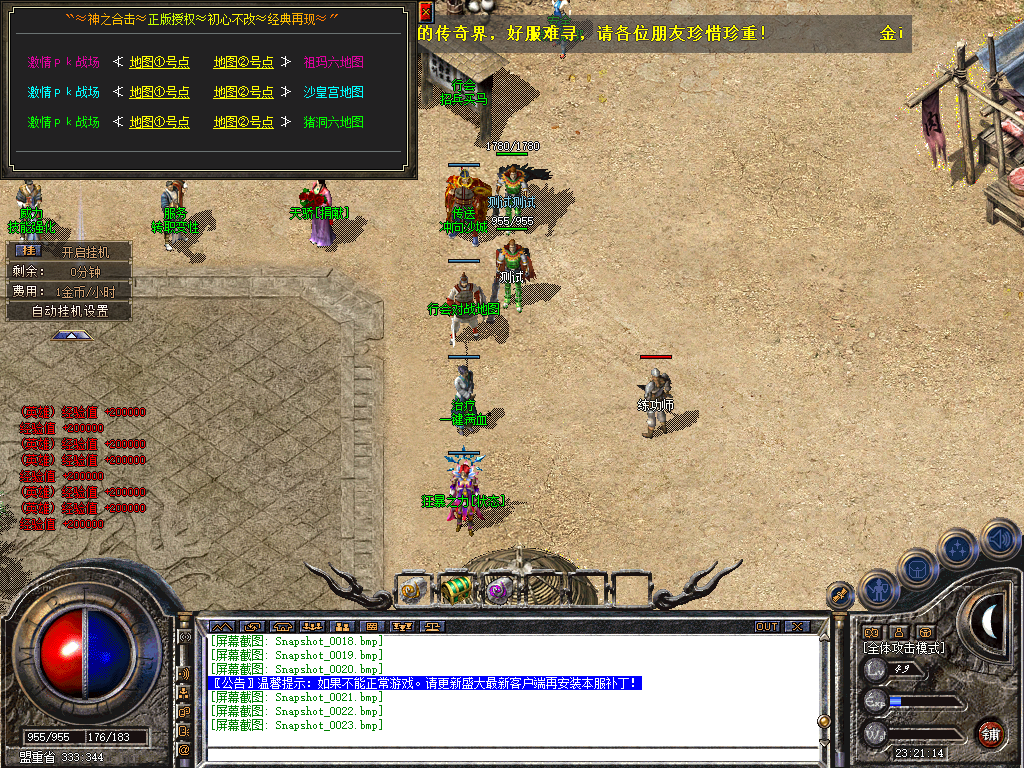Toggle sound with the speaker icon
The image size is (1024, 768).
(x=999, y=537)
